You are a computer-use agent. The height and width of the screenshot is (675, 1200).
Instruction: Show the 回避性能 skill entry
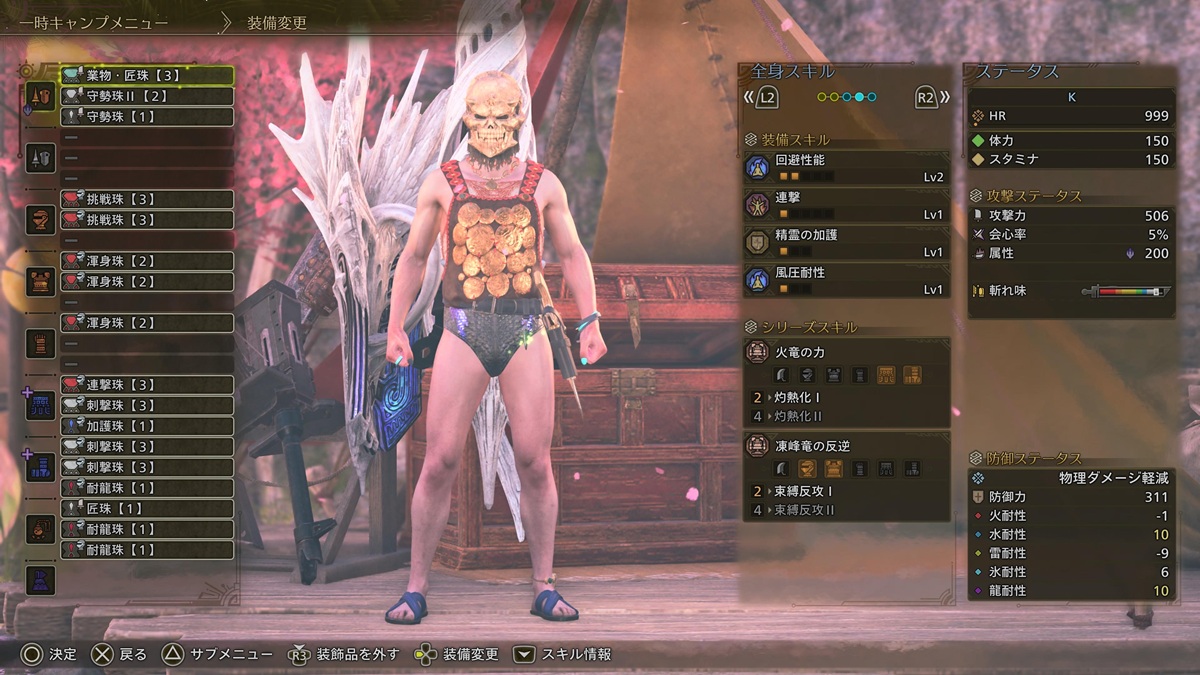[x=846, y=167]
